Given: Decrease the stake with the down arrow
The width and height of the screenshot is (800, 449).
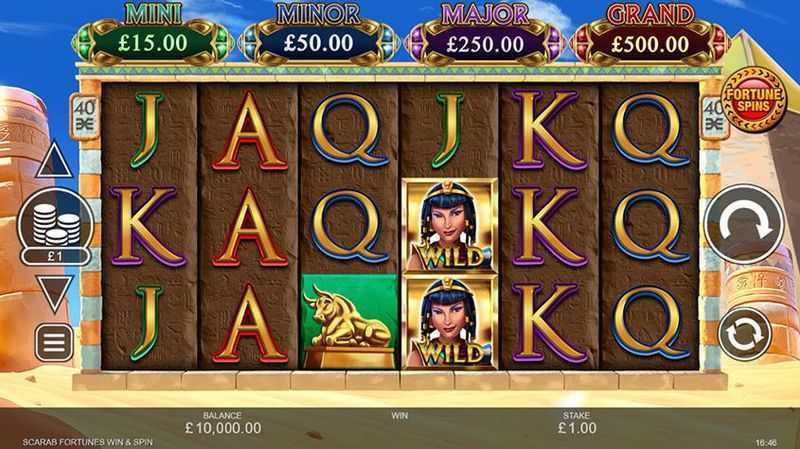Looking at the screenshot, I should click(54, 292).
